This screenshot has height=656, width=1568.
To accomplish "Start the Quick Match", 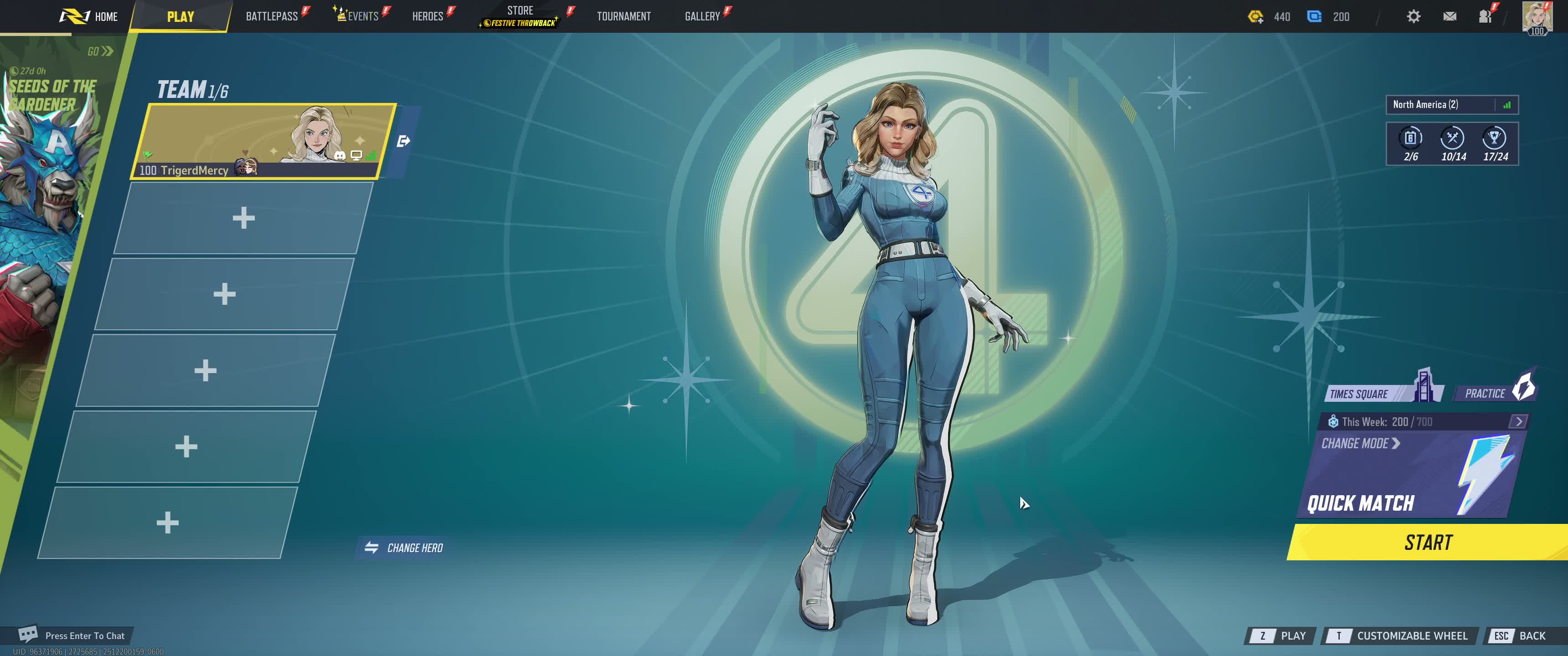I will [x=1428, y=542].
